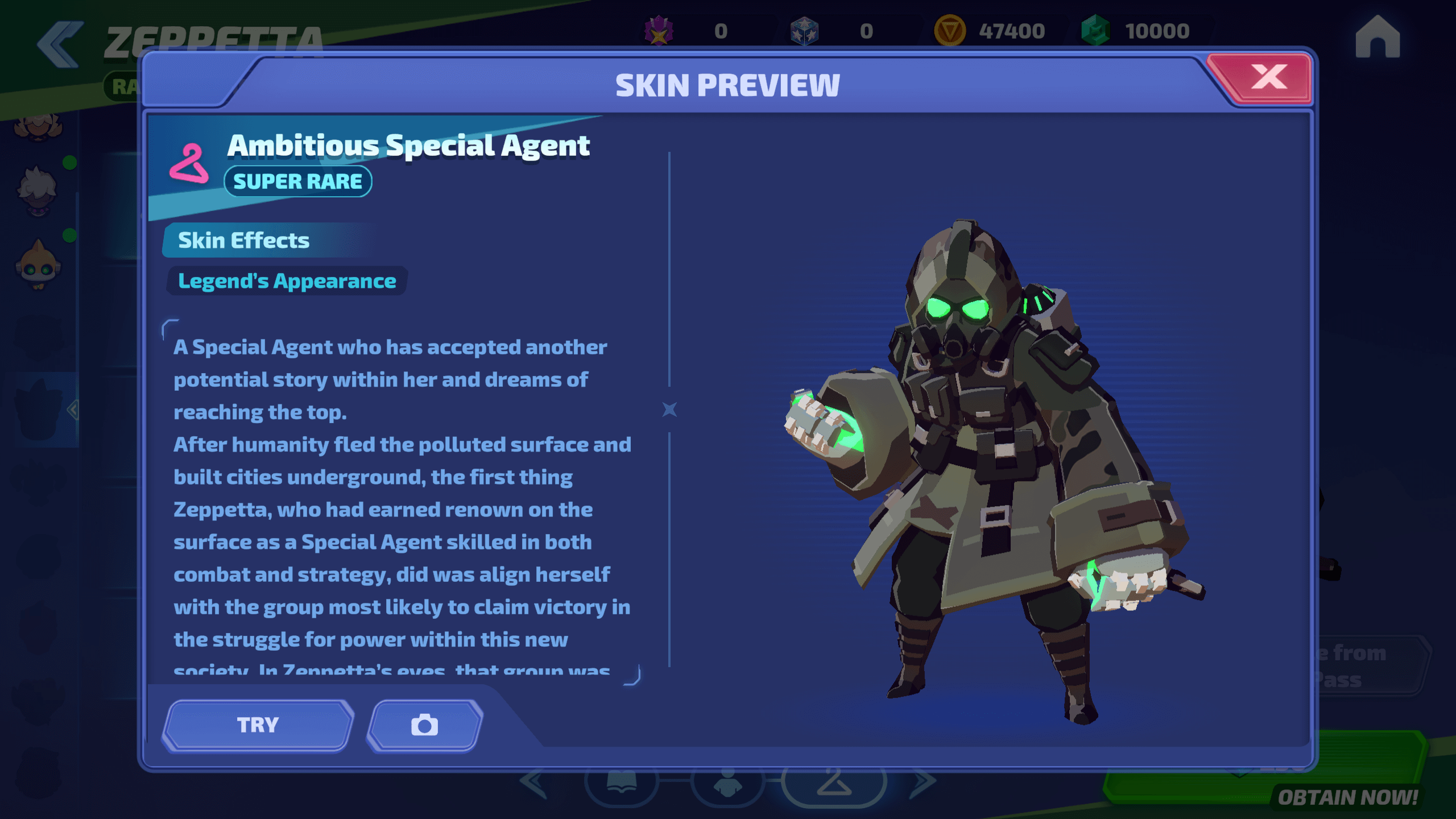The image size is (1456, 819).
Task: Go back with the arrow beside Zeppetta
Action: click(x=59, y=44)
